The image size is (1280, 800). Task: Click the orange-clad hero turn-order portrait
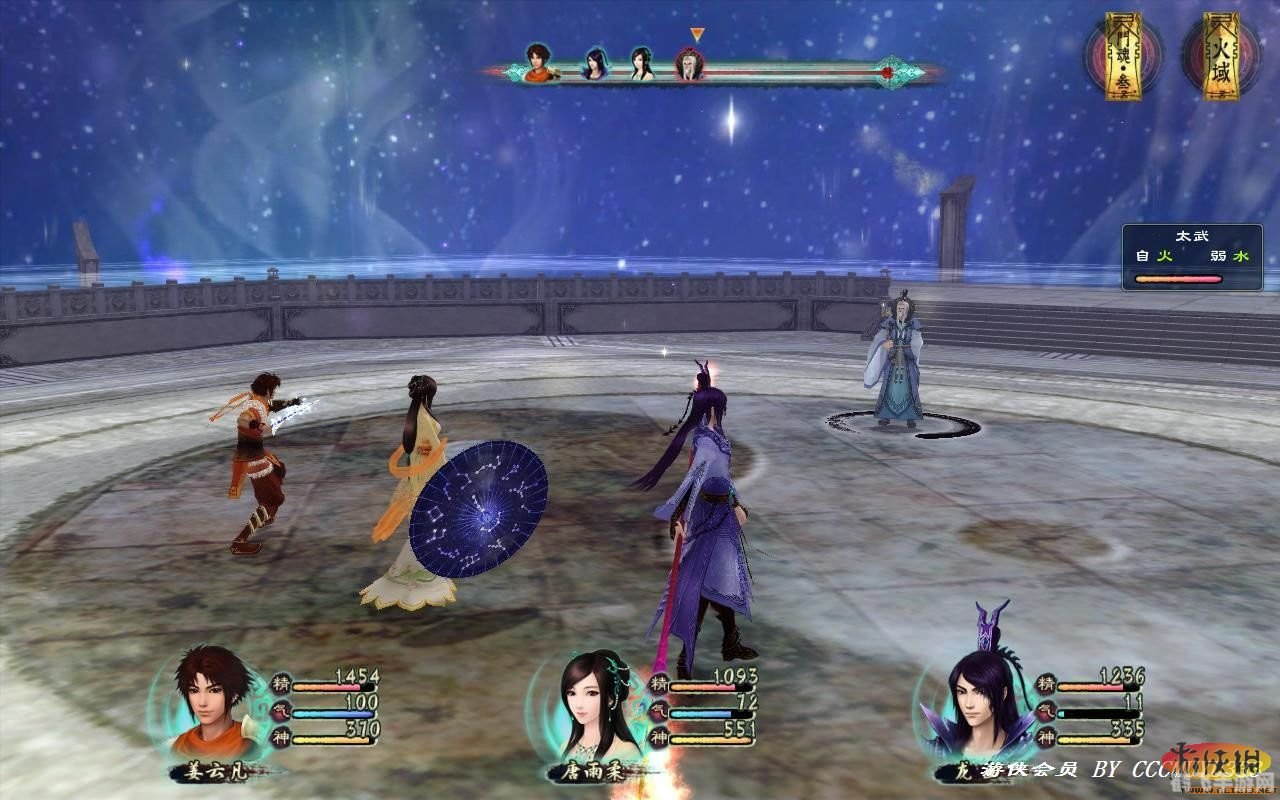click(540, 62)
